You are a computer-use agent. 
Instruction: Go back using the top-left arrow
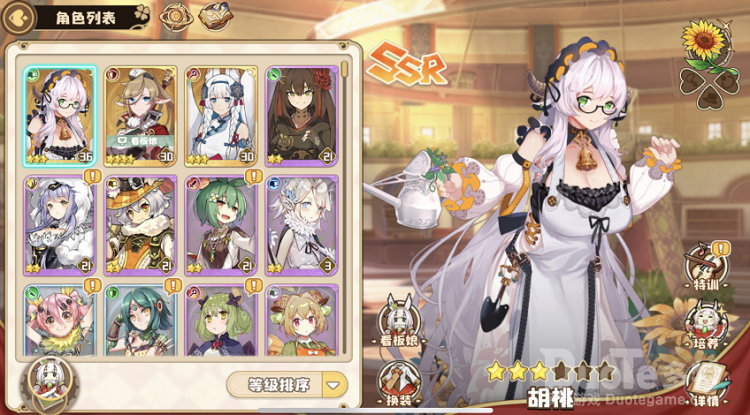click(x=16, y=17)
